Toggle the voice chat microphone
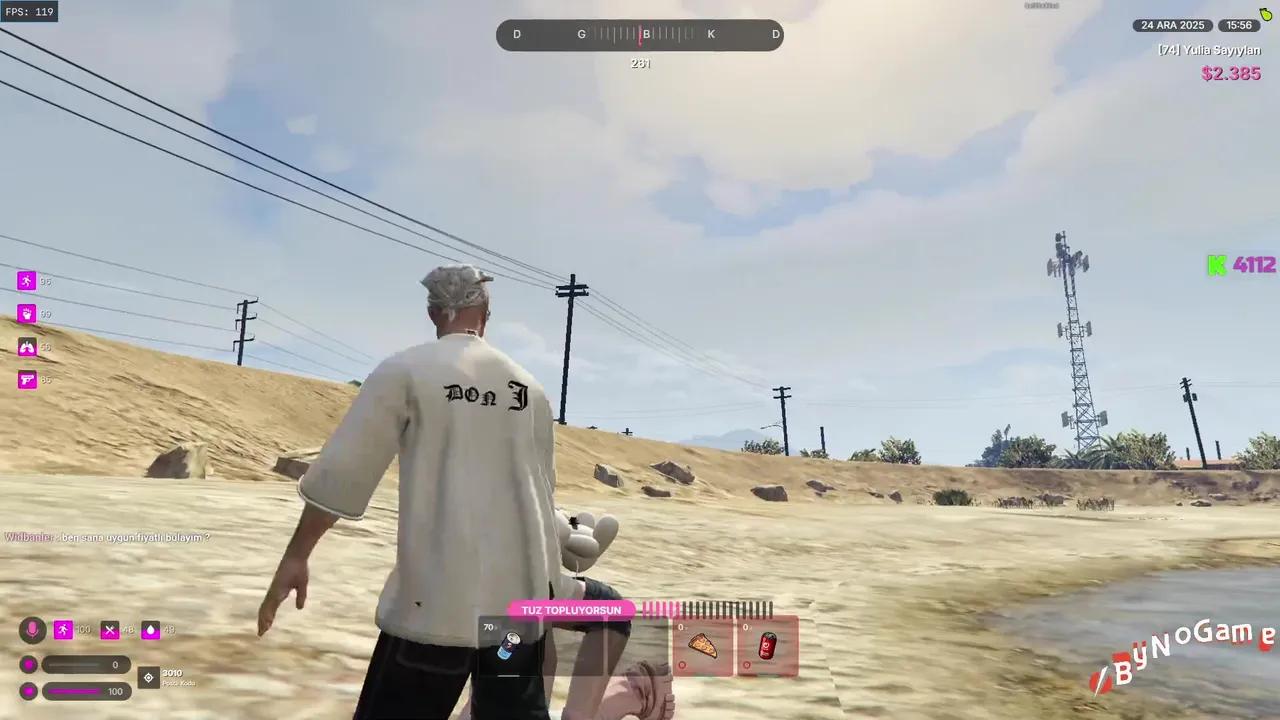1280x720 pixels. pos(32,629)
